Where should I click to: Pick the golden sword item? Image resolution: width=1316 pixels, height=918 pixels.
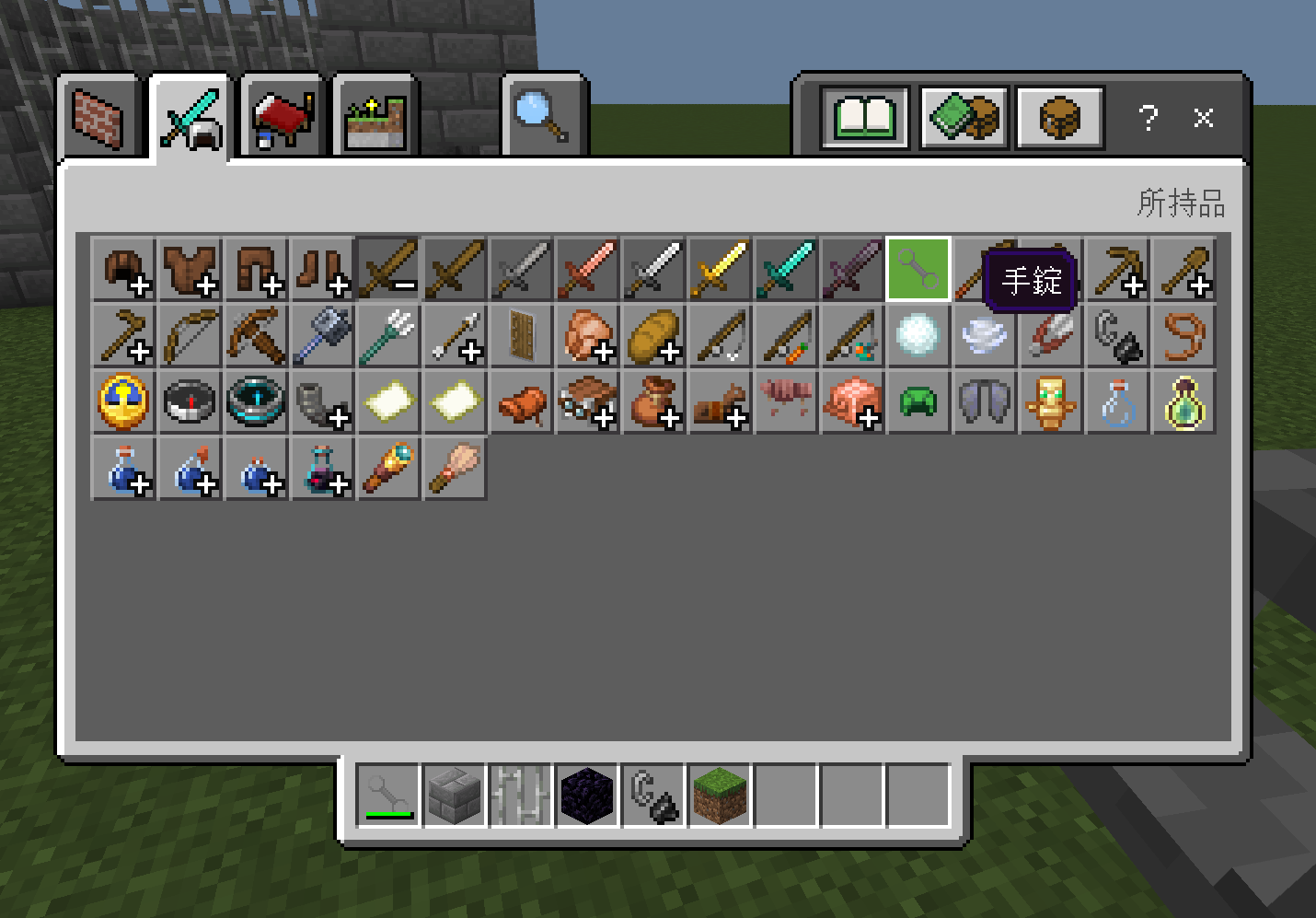[x=720, y=269]
